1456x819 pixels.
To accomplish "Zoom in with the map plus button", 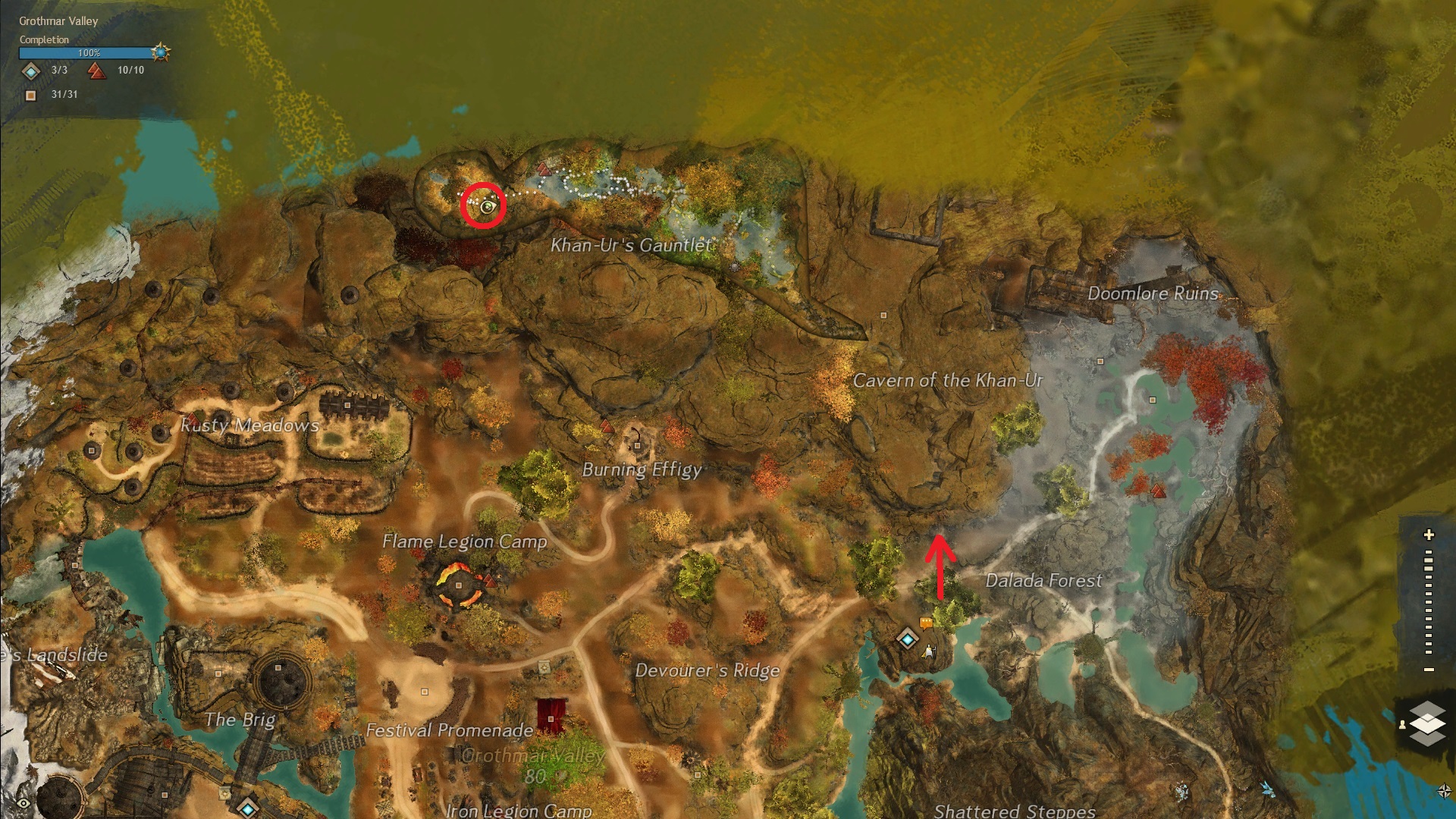I will coord(1429,535).
